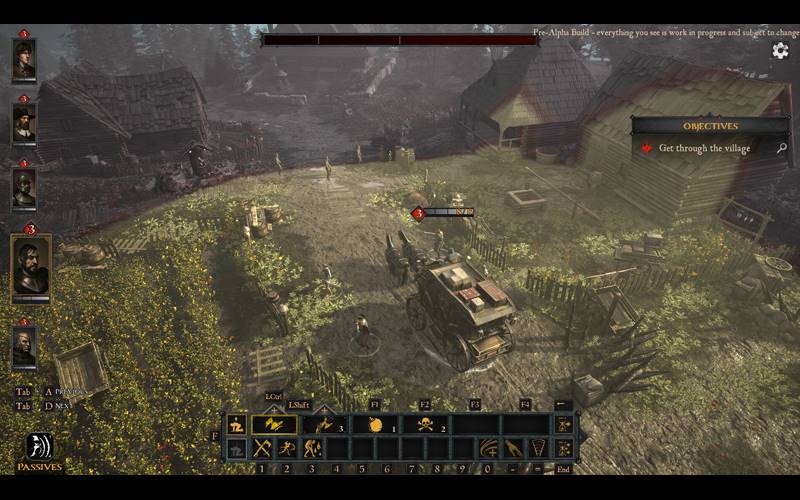Viewport: 800px width, 500px height.
Task: Click the Objectives panel header
Action: coord(710,126)
